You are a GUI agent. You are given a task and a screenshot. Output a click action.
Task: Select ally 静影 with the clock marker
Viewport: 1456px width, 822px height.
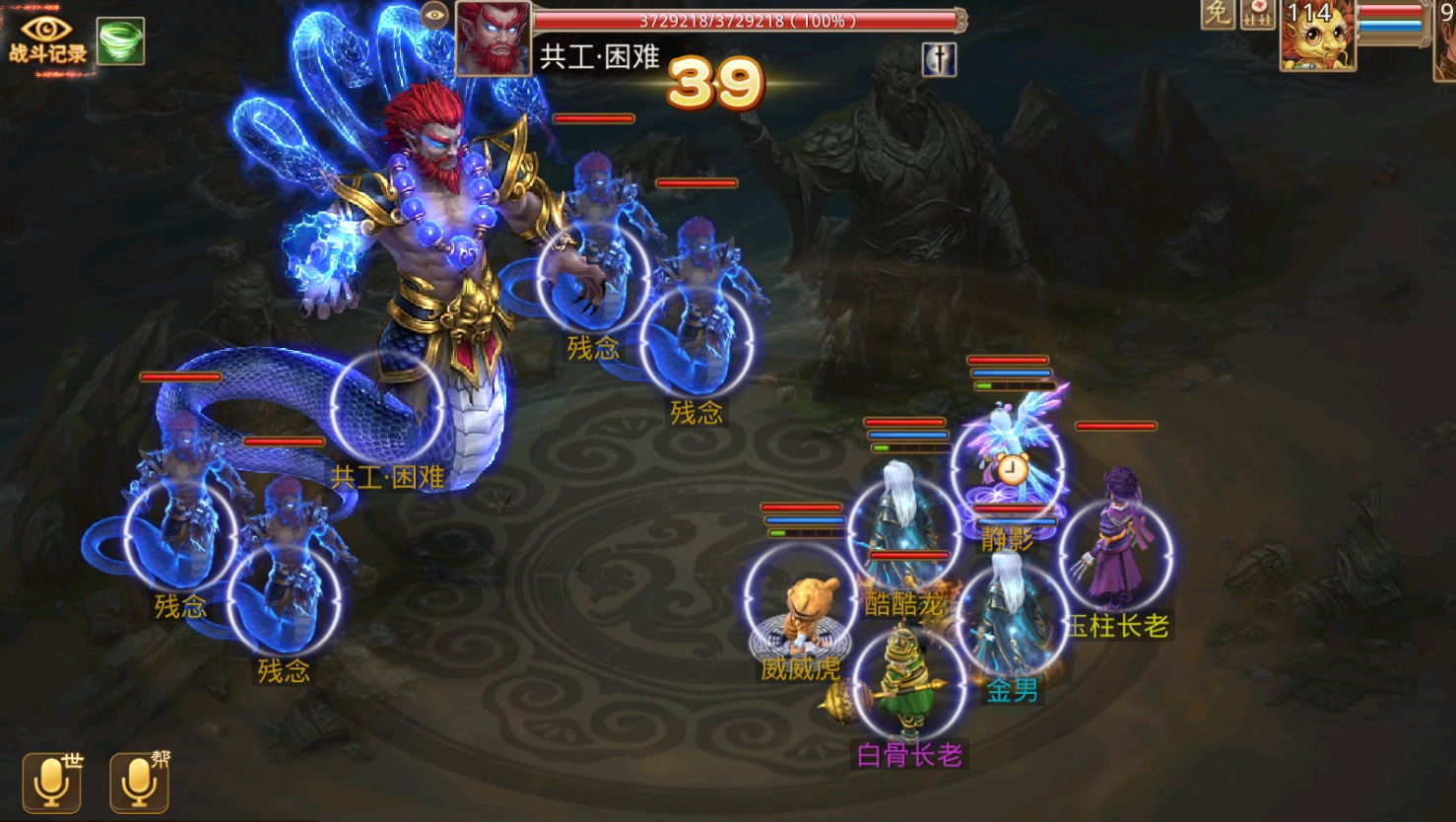click(x=1008, y=467)
